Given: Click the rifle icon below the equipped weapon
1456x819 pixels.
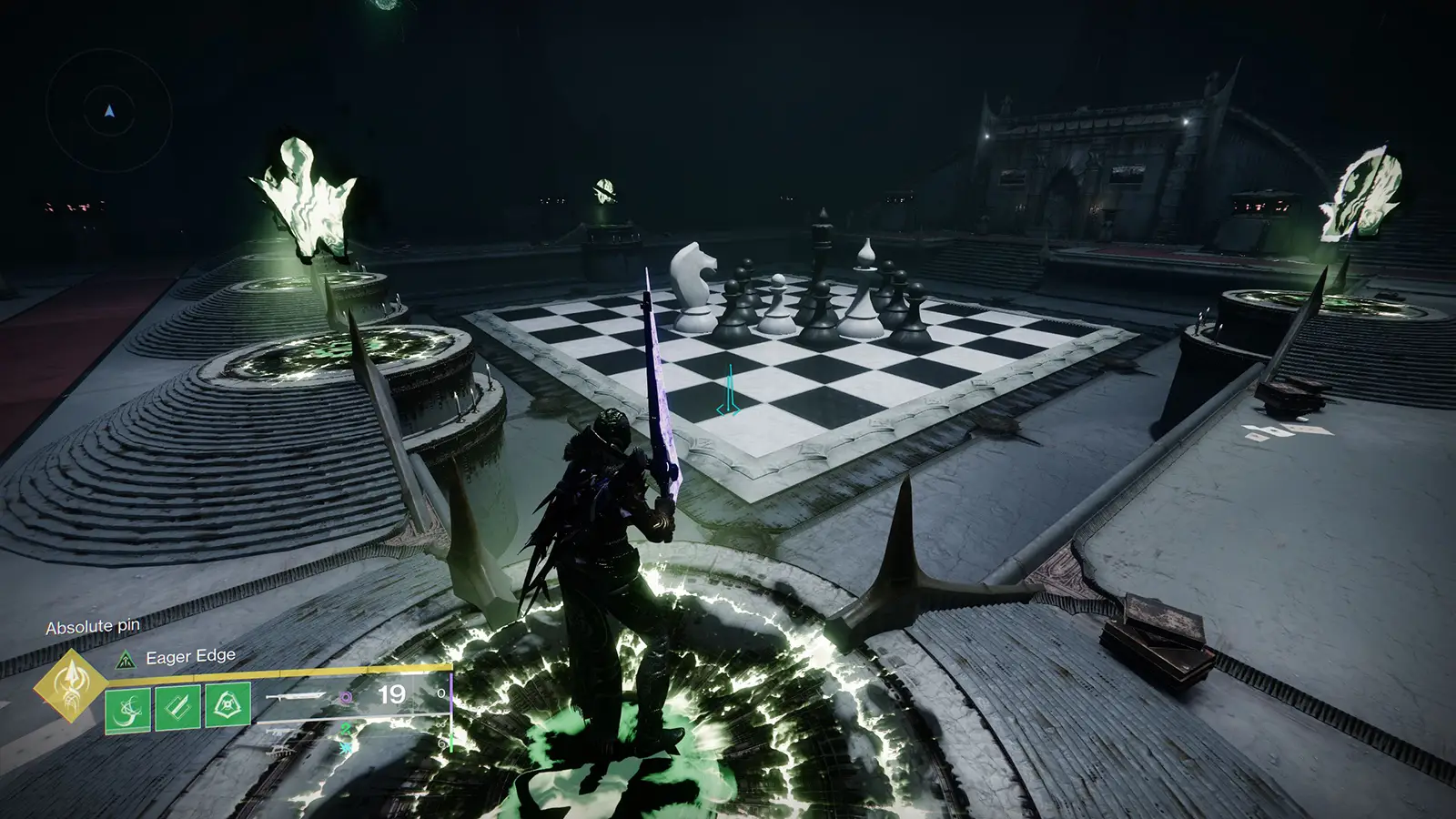Looking at the screenshot, I should point(278,731).
